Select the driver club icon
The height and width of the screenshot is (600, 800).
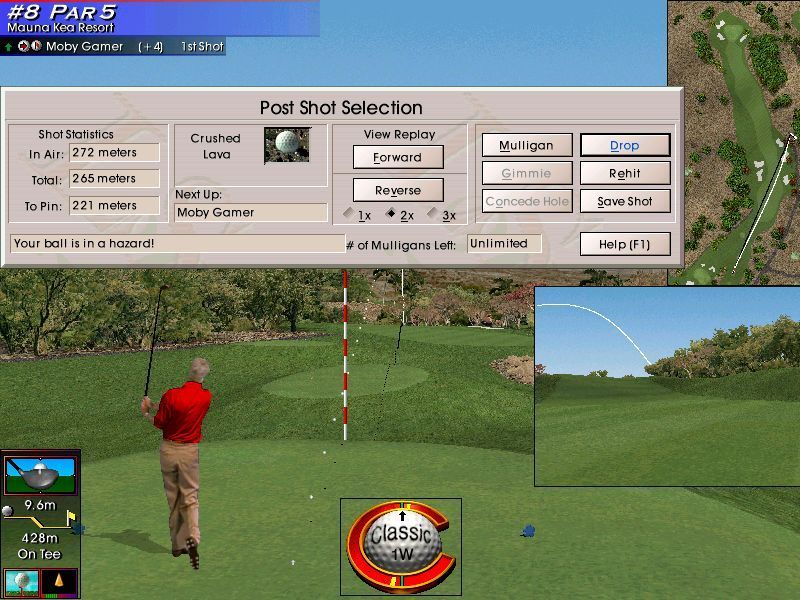tap(40, 476)
